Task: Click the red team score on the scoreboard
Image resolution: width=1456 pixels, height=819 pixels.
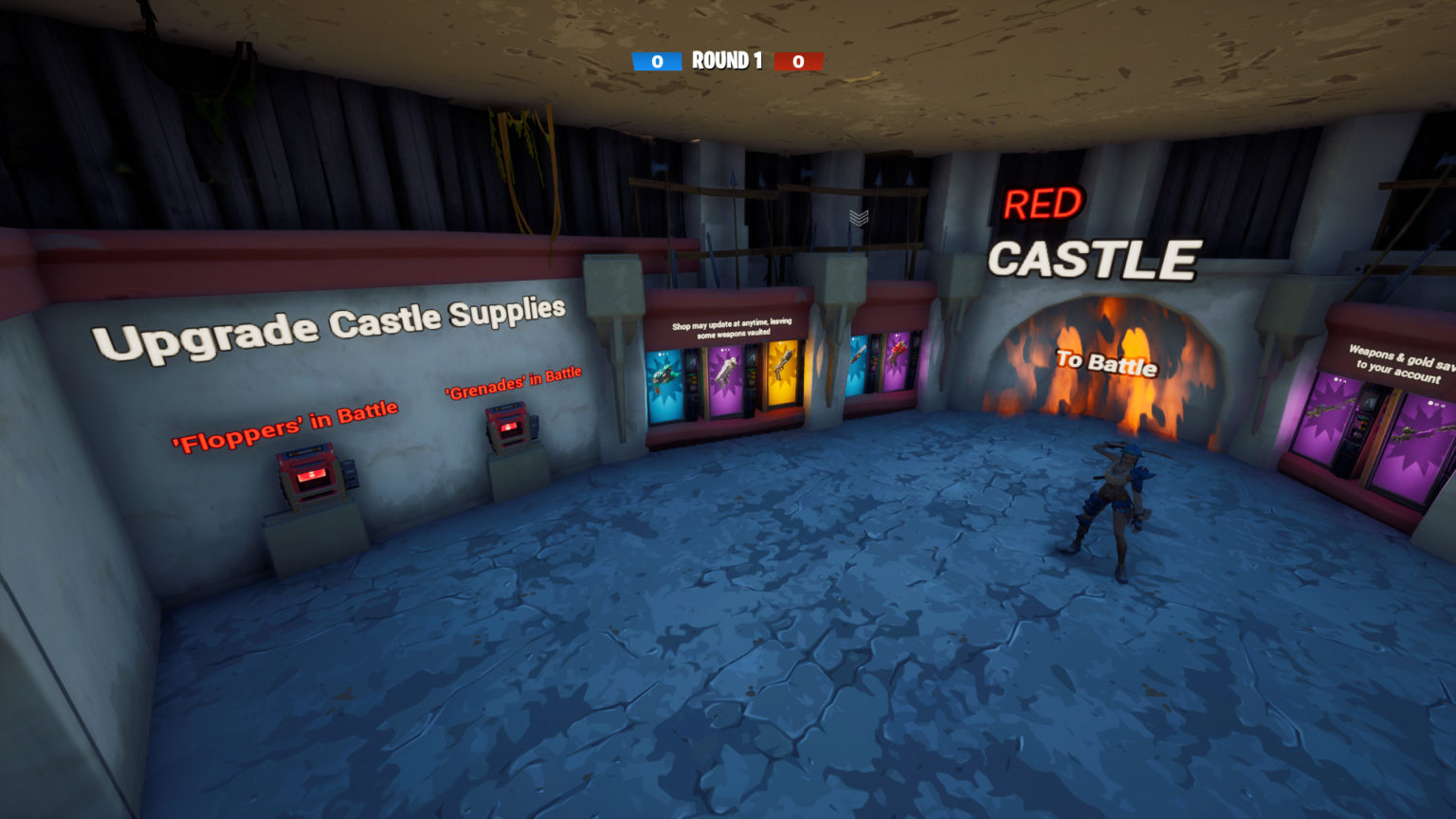Action: [799, 60]
